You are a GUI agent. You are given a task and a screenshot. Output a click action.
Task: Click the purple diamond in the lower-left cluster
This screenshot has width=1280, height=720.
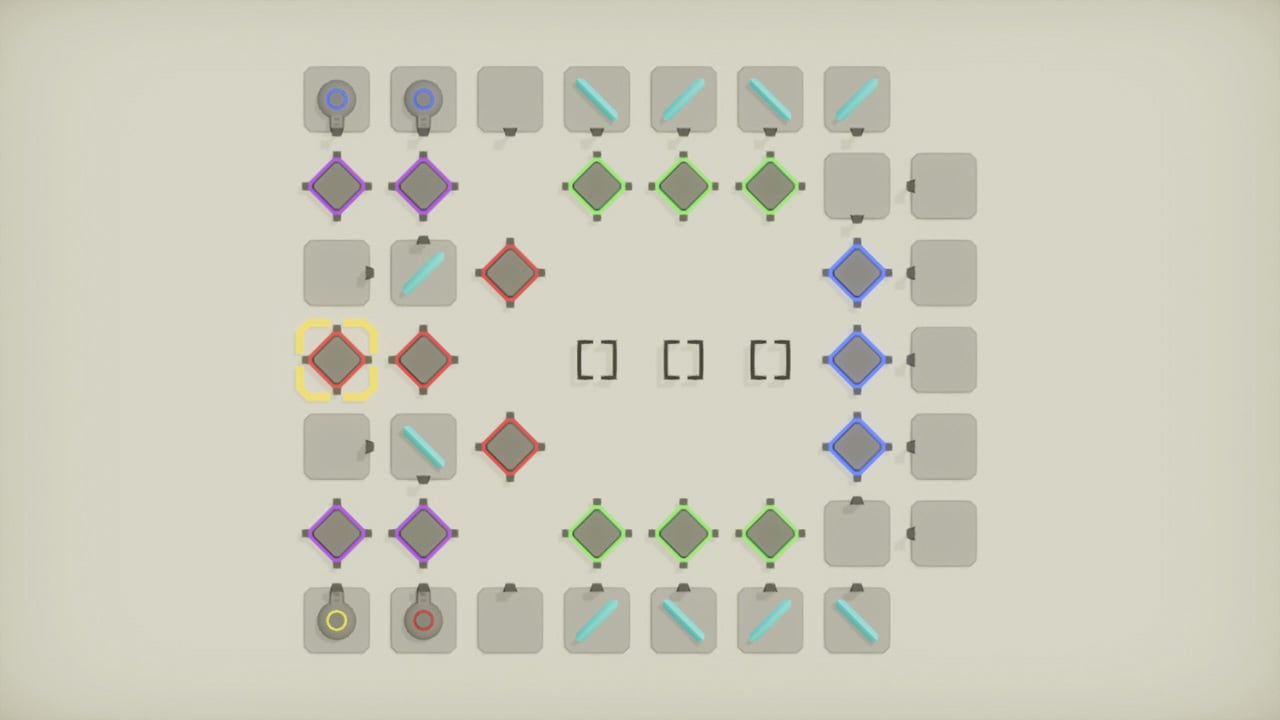click(x=337, y=533)
